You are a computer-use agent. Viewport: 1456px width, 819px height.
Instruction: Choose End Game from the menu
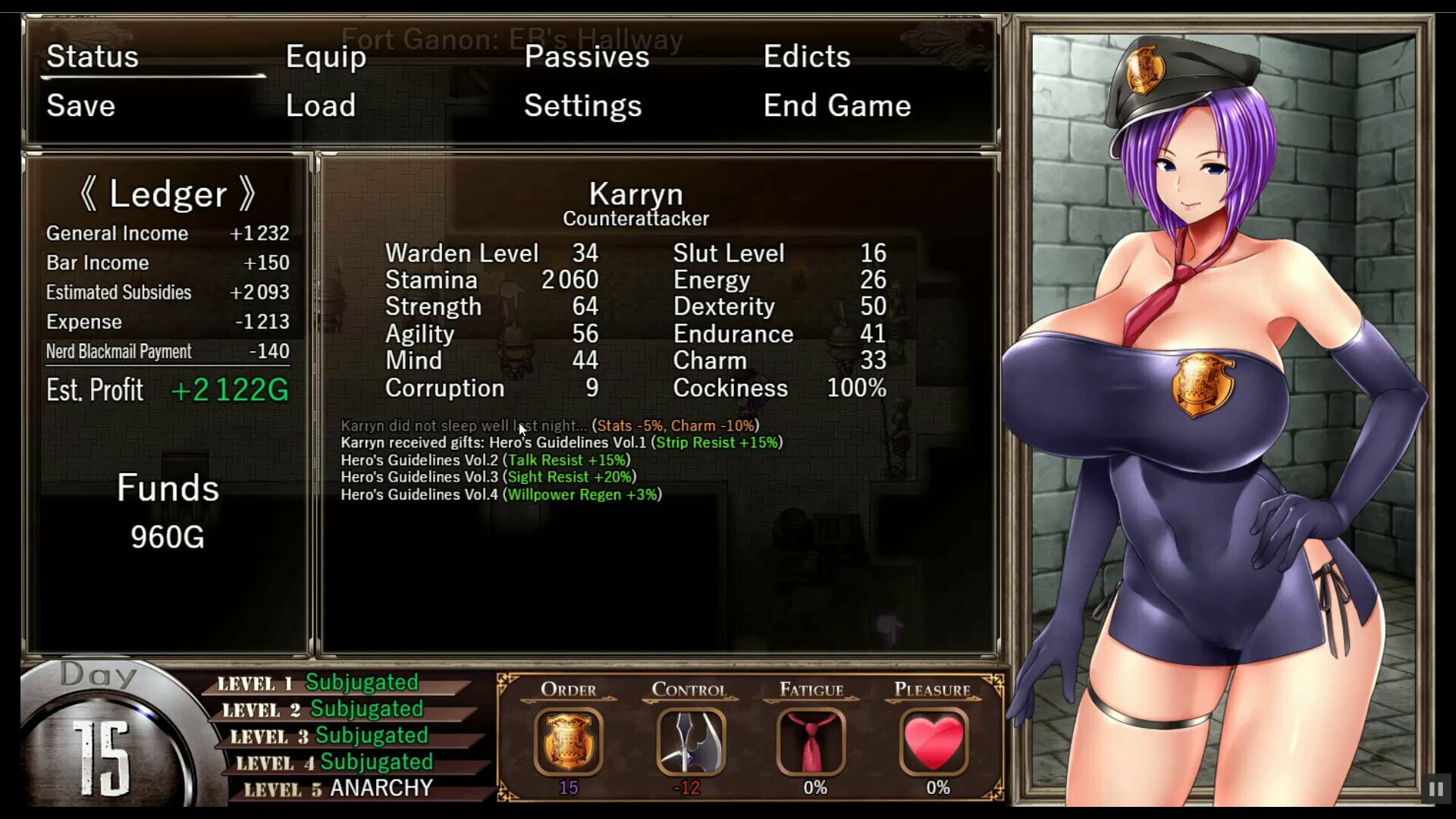(836, 105)
